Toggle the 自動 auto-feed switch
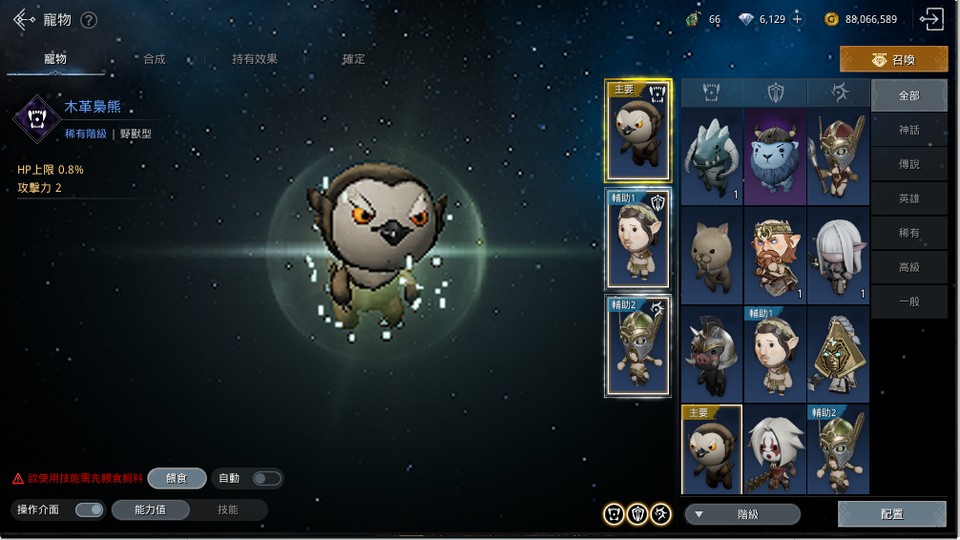The image size is (960, 540). click(266, 478)
